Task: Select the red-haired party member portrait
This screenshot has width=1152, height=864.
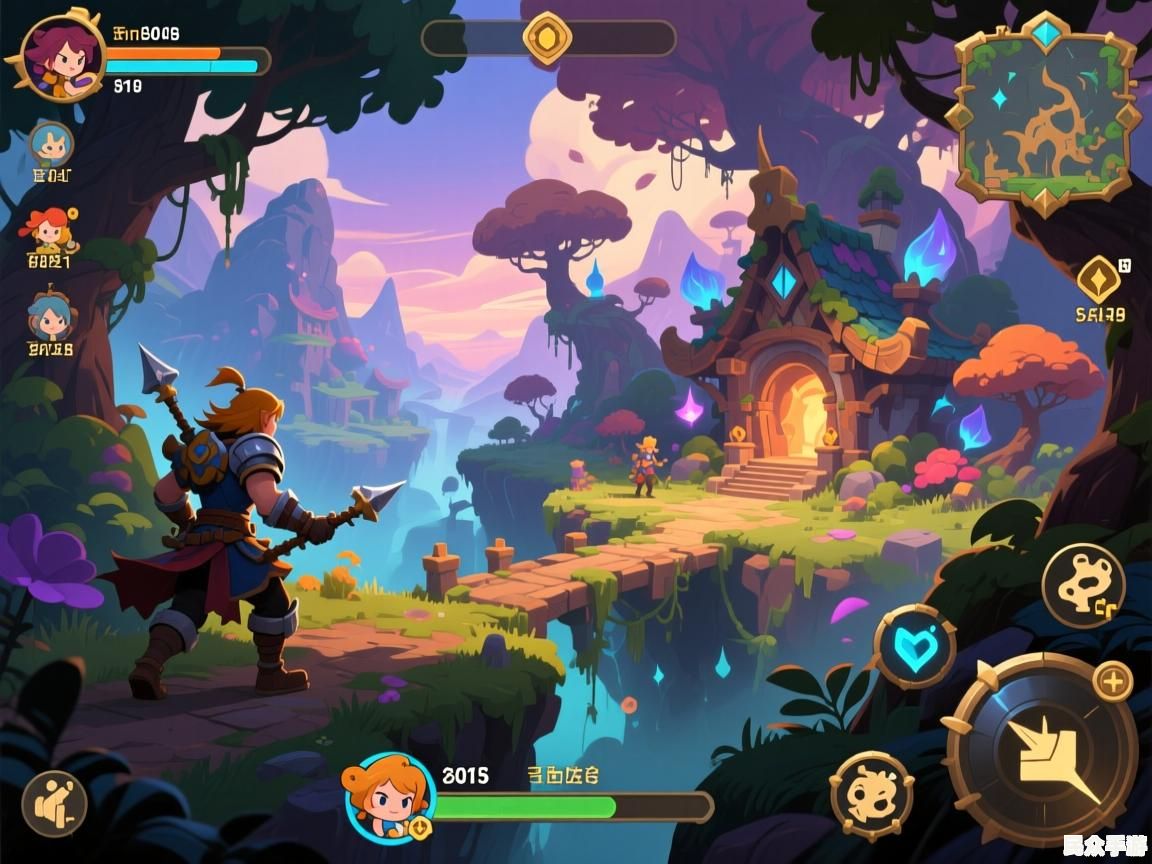Action: (50, 231)
